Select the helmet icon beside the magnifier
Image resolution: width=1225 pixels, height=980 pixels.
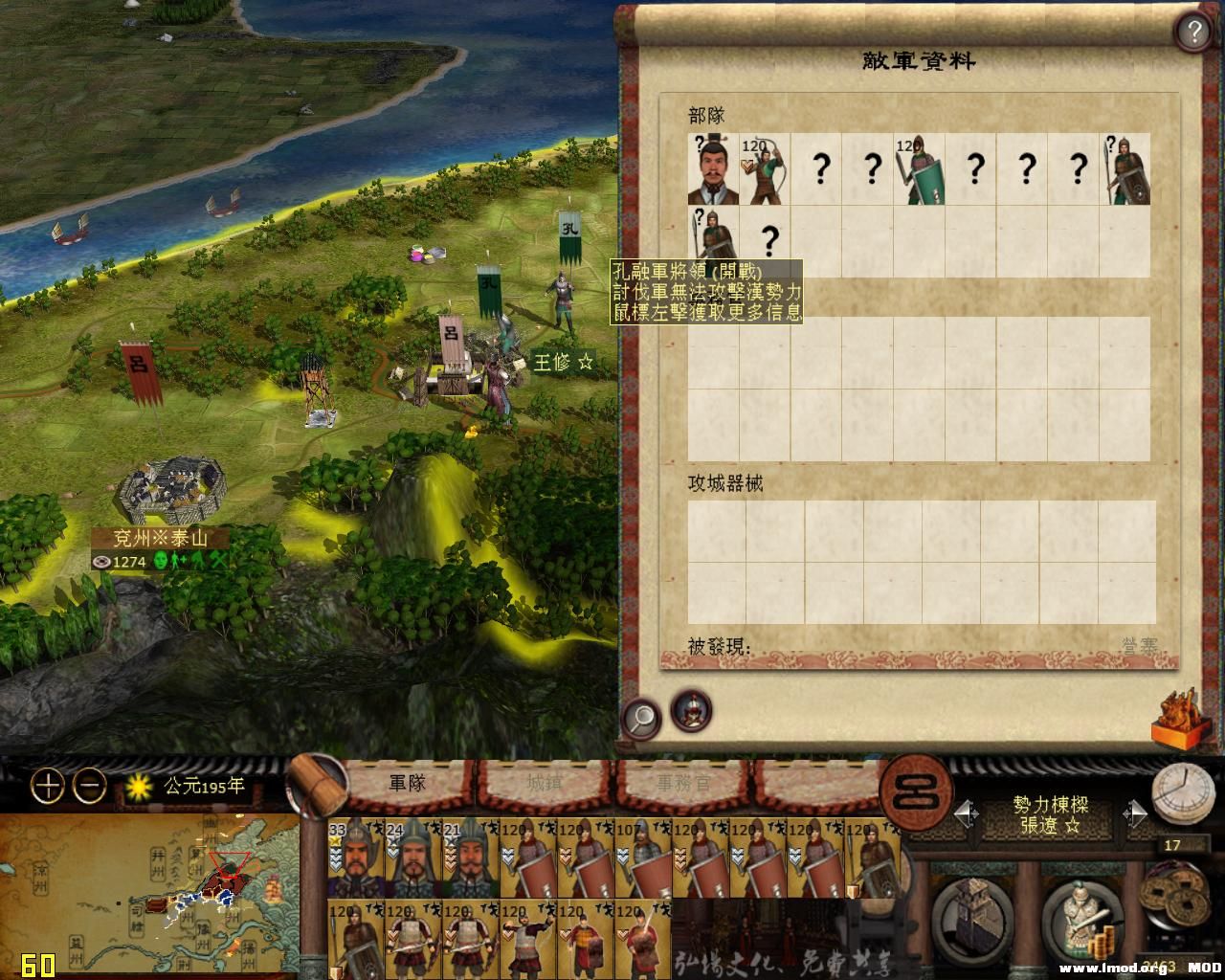691,711
